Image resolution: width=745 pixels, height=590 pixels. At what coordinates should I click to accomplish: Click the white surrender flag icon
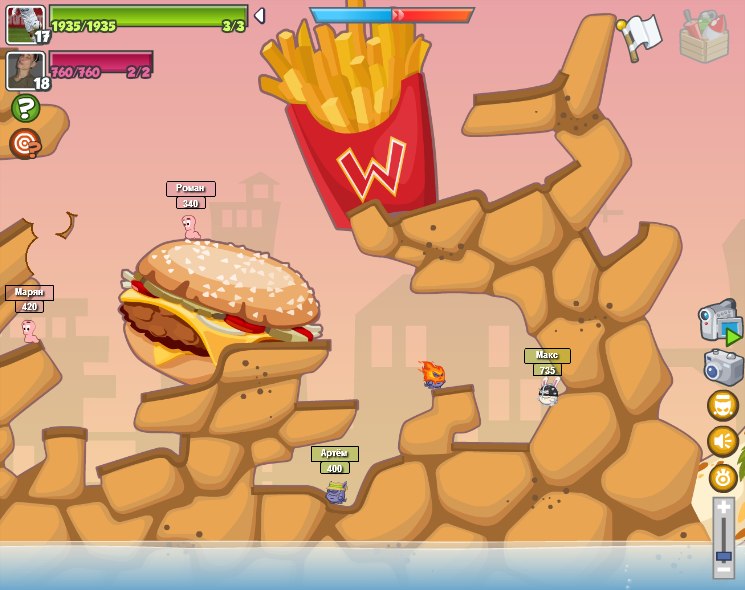coord(640,36)
